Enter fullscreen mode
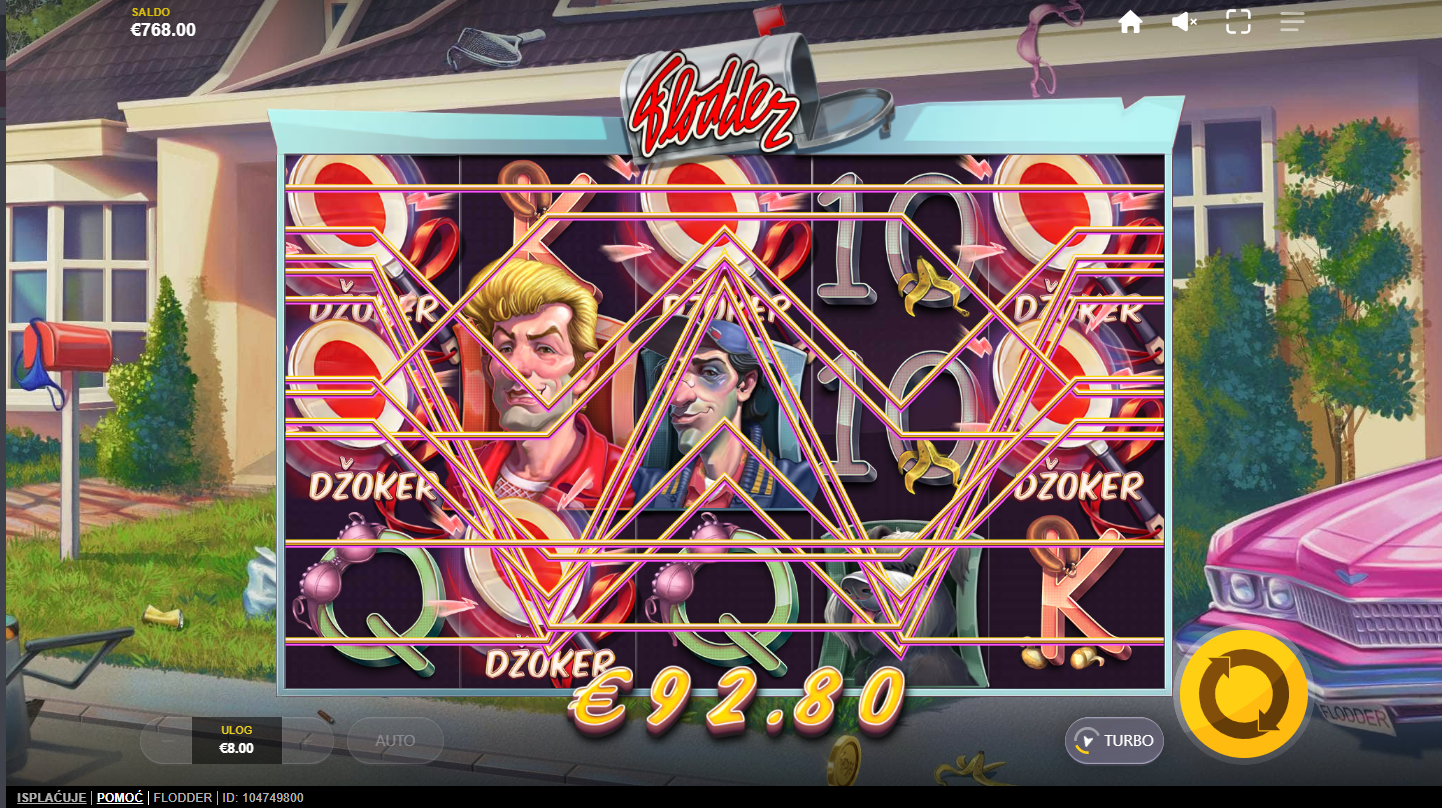This screenshot has width=1442, height=808. pos(1238,22)
